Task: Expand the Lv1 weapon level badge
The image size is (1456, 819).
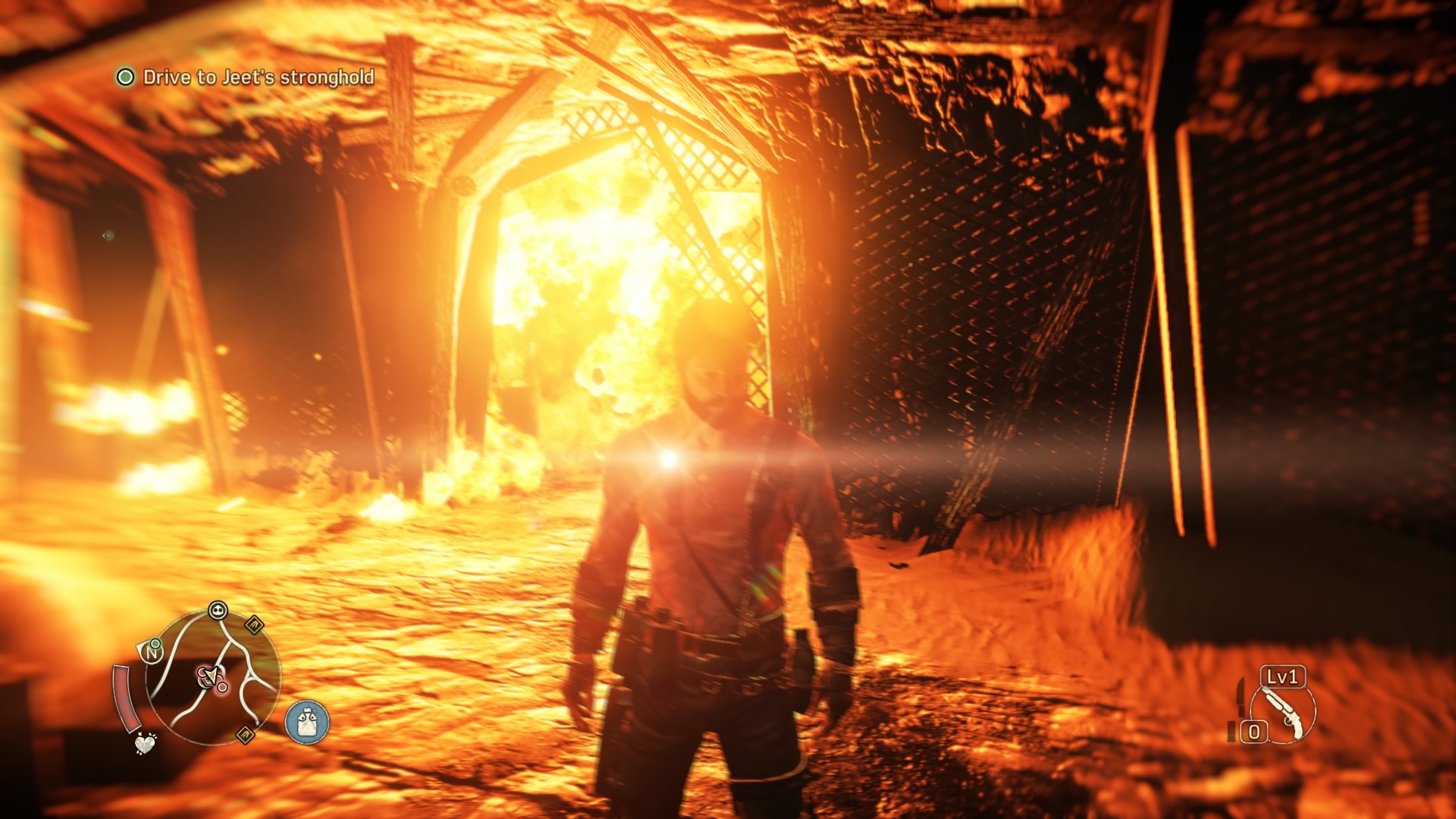Action: [1282, 676]
